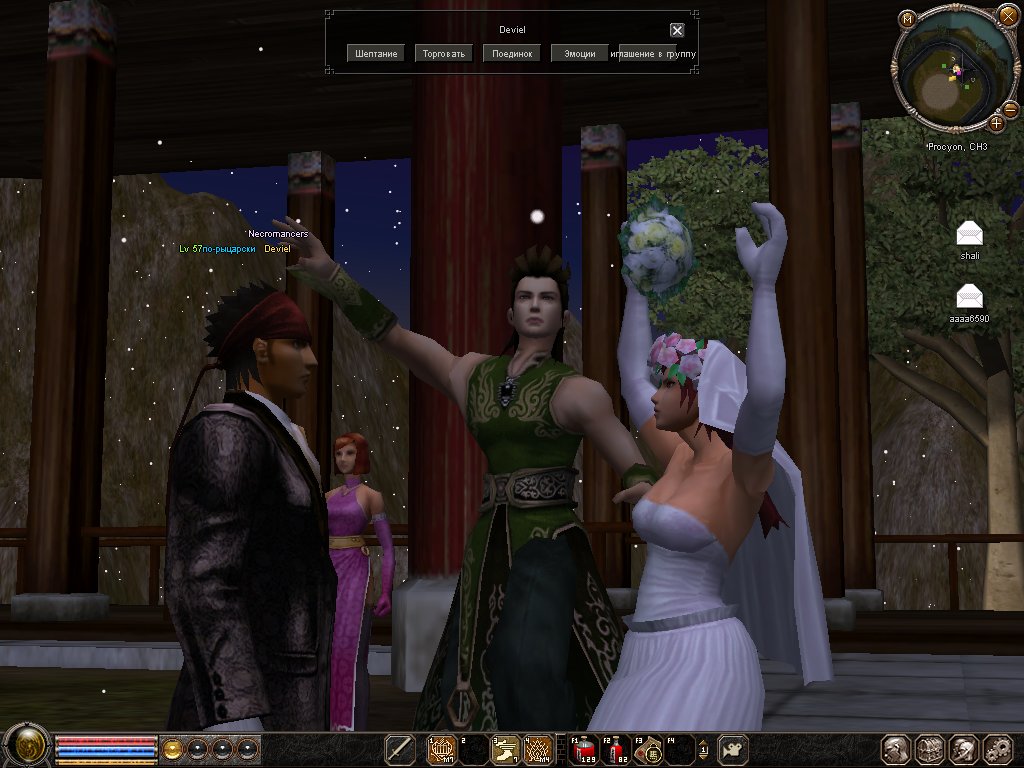Image resolution: width=1024 pixels, height=768 pixels.
Task: Activate the scroll item in F3 slot
Action: tap(652, 748)
